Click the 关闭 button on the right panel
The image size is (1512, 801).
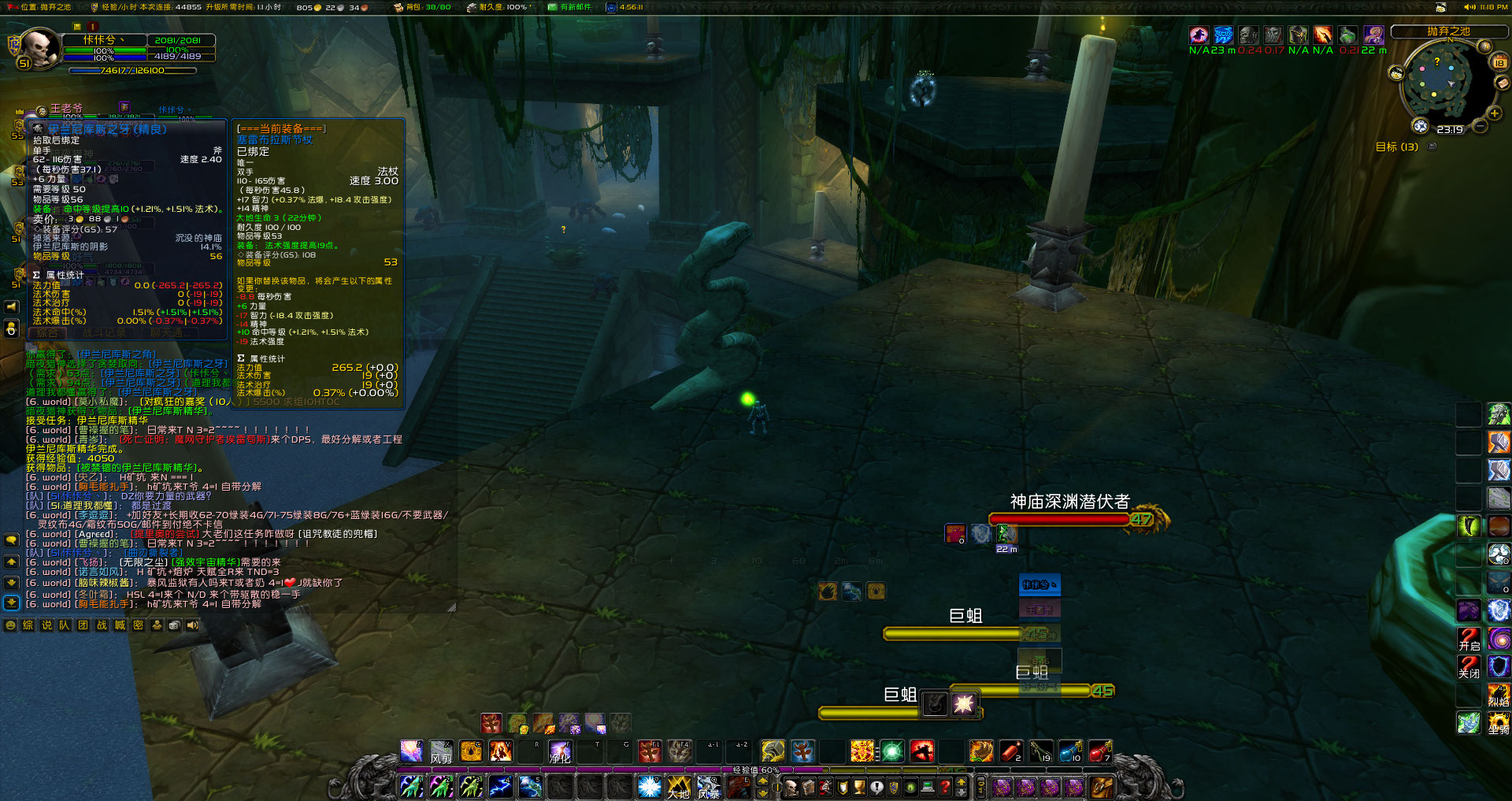pos(1468,667)
